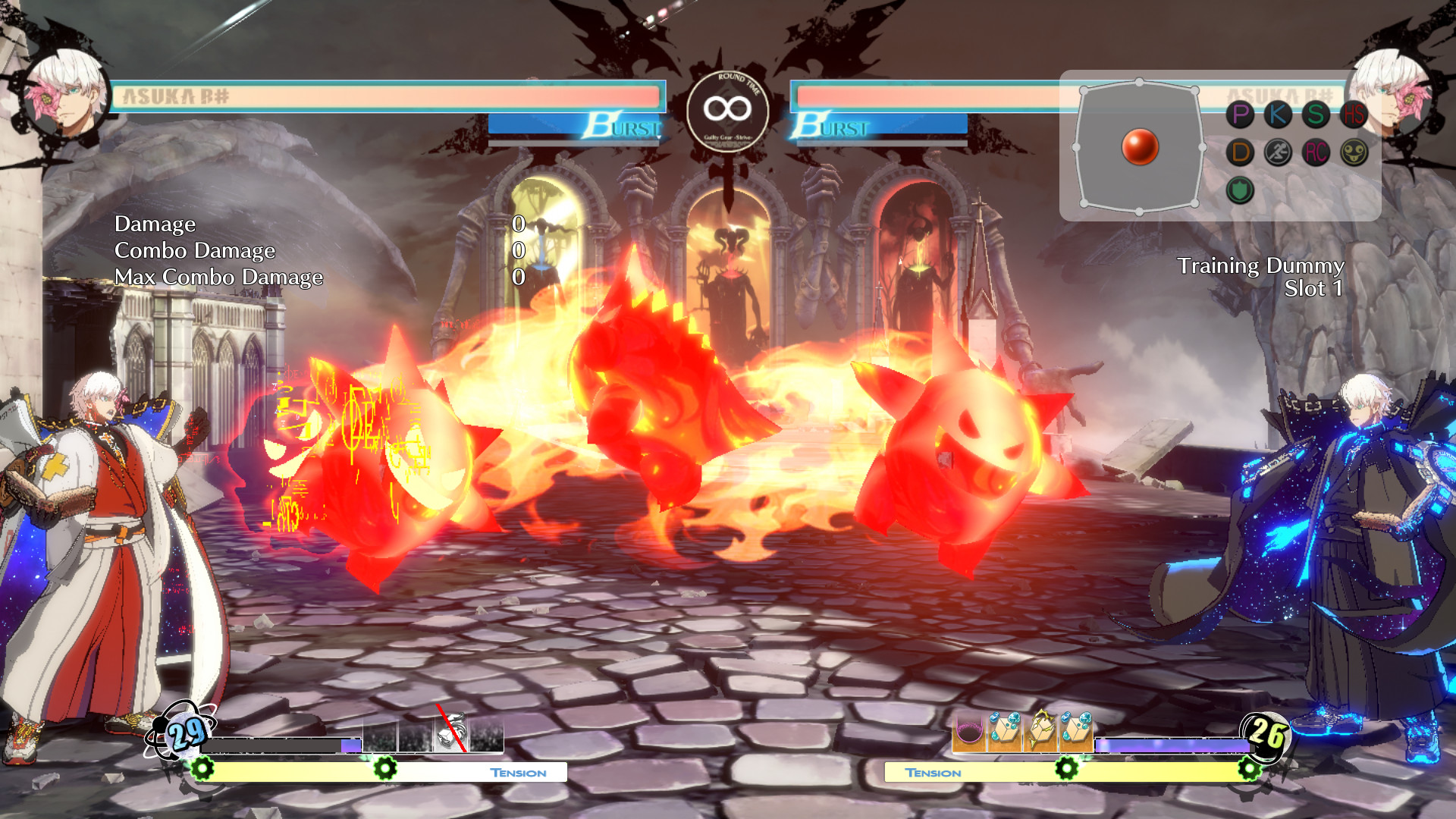
Task: Select the blue K kick input icon
Action: 1279,114
